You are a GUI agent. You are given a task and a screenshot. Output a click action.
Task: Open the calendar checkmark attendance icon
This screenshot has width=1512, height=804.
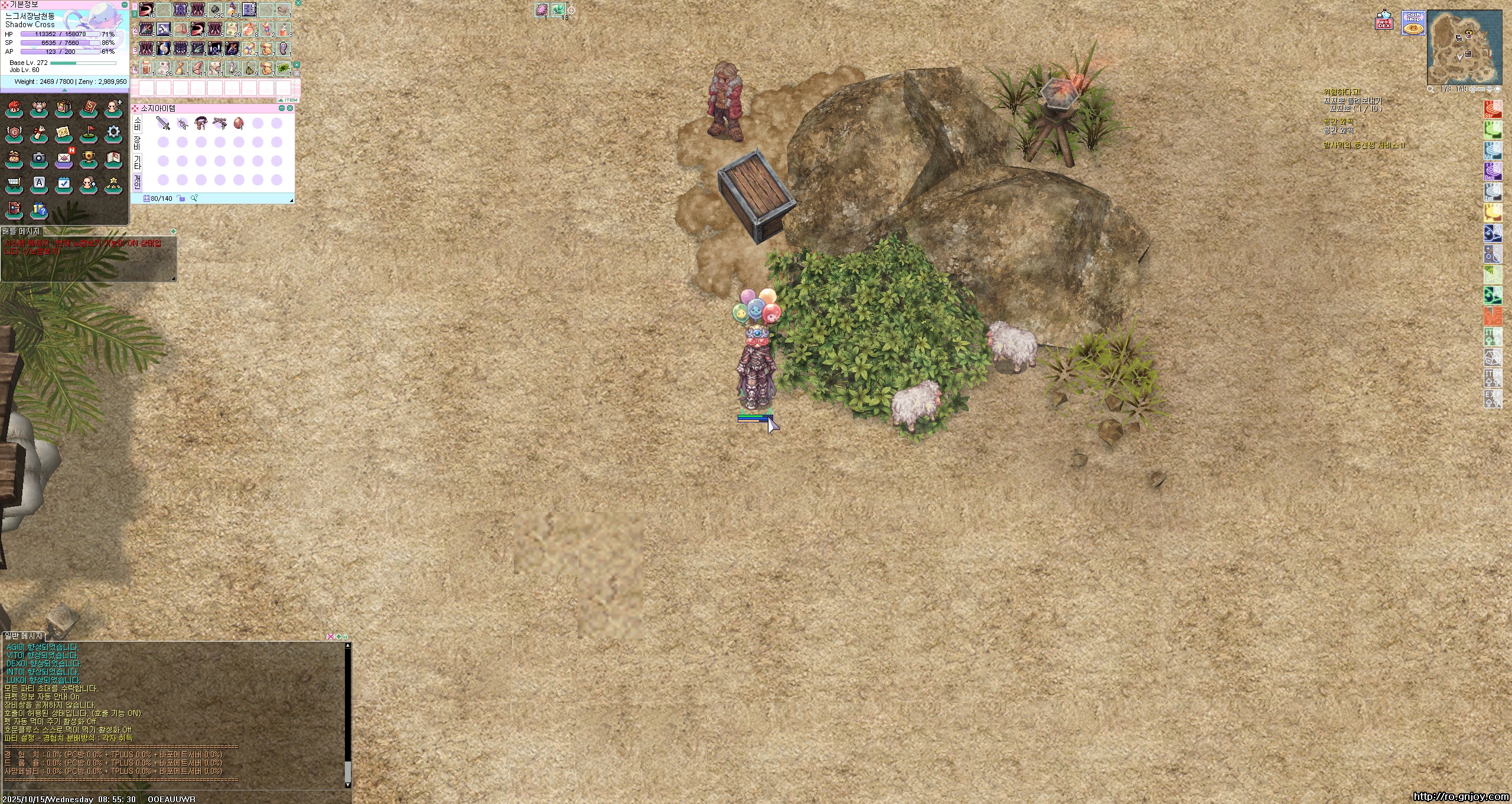tap(64, 184)
